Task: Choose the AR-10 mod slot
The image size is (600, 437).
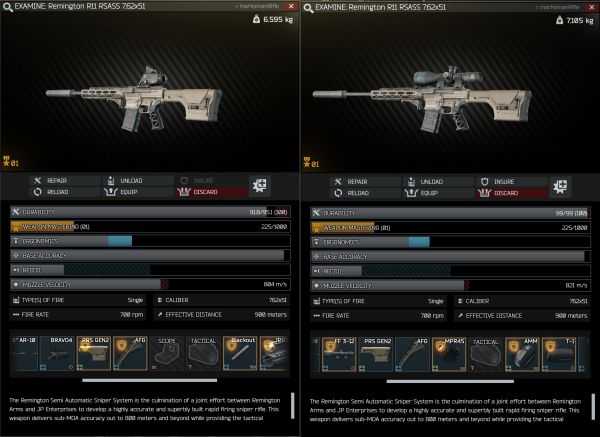Action: tap(26, 352)
